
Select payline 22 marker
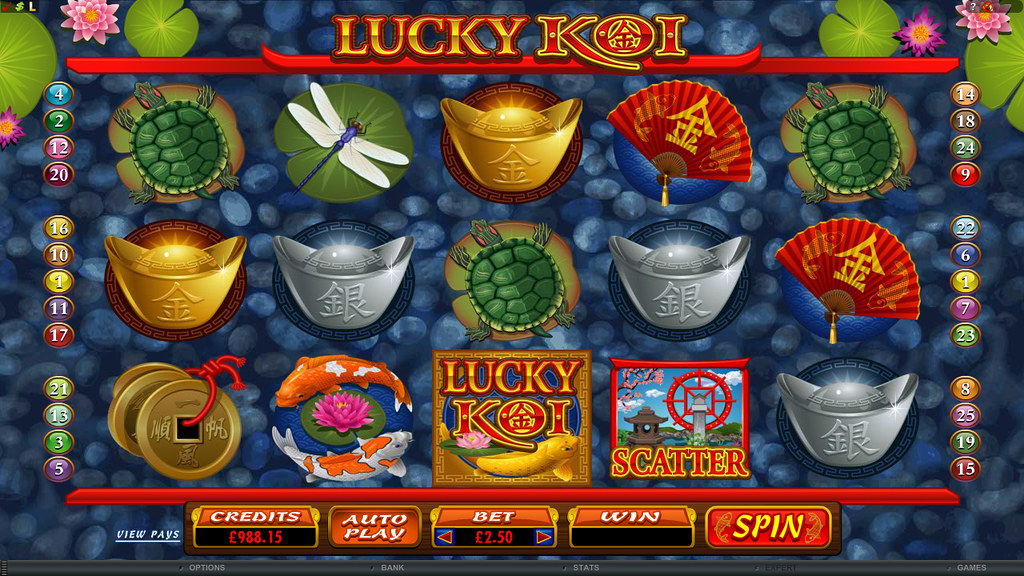(x=965, y=228)
